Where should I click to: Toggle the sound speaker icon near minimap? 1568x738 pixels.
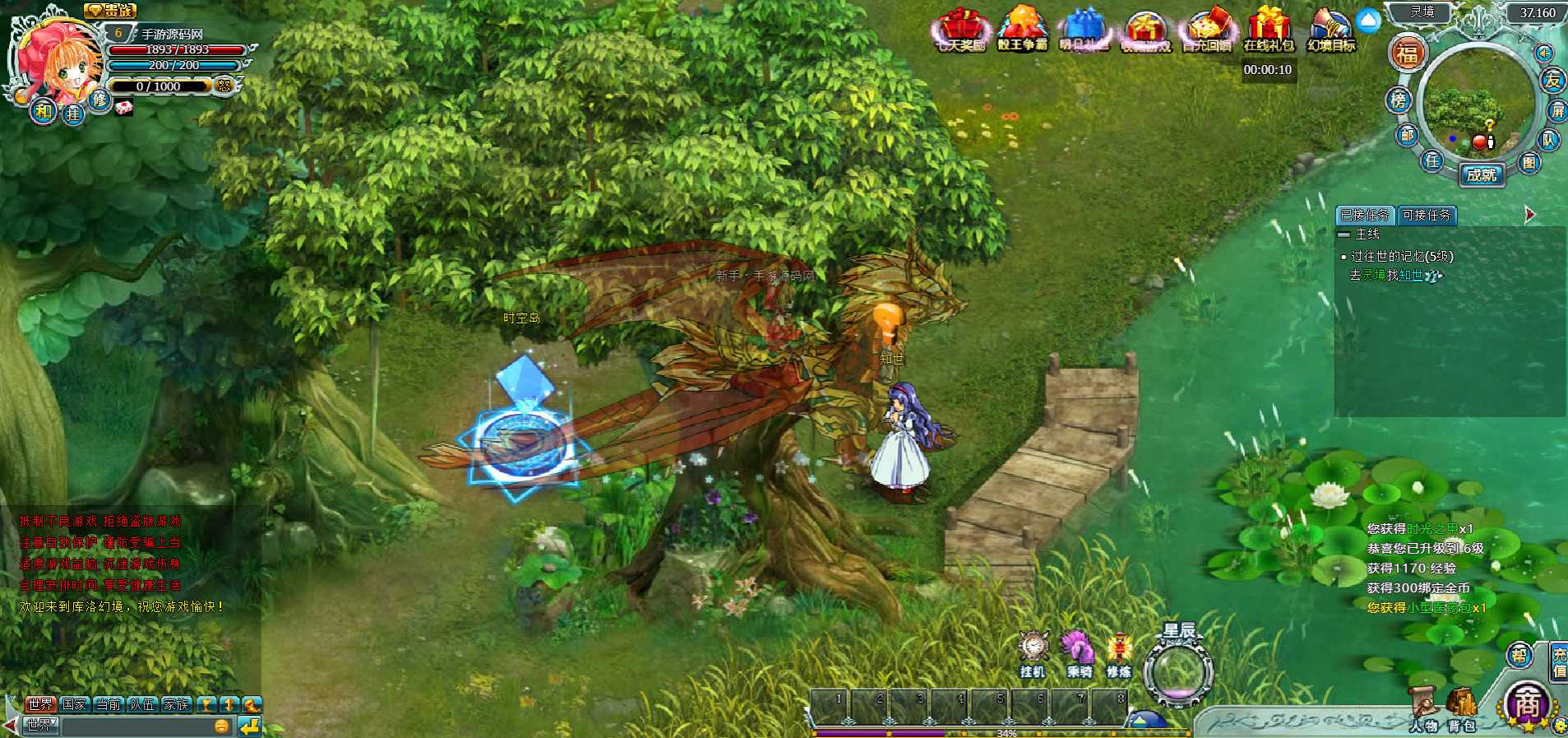tap(1544, 53)
